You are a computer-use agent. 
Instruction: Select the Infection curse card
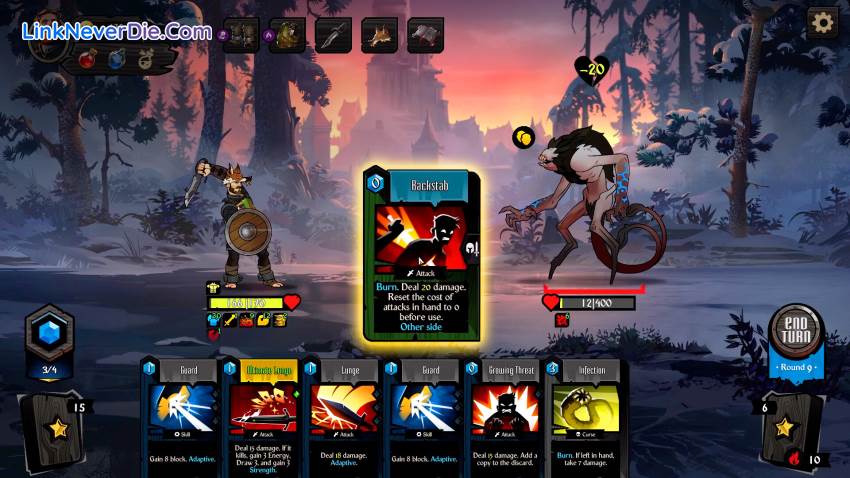pyautogui.click(x=584, y=413)
